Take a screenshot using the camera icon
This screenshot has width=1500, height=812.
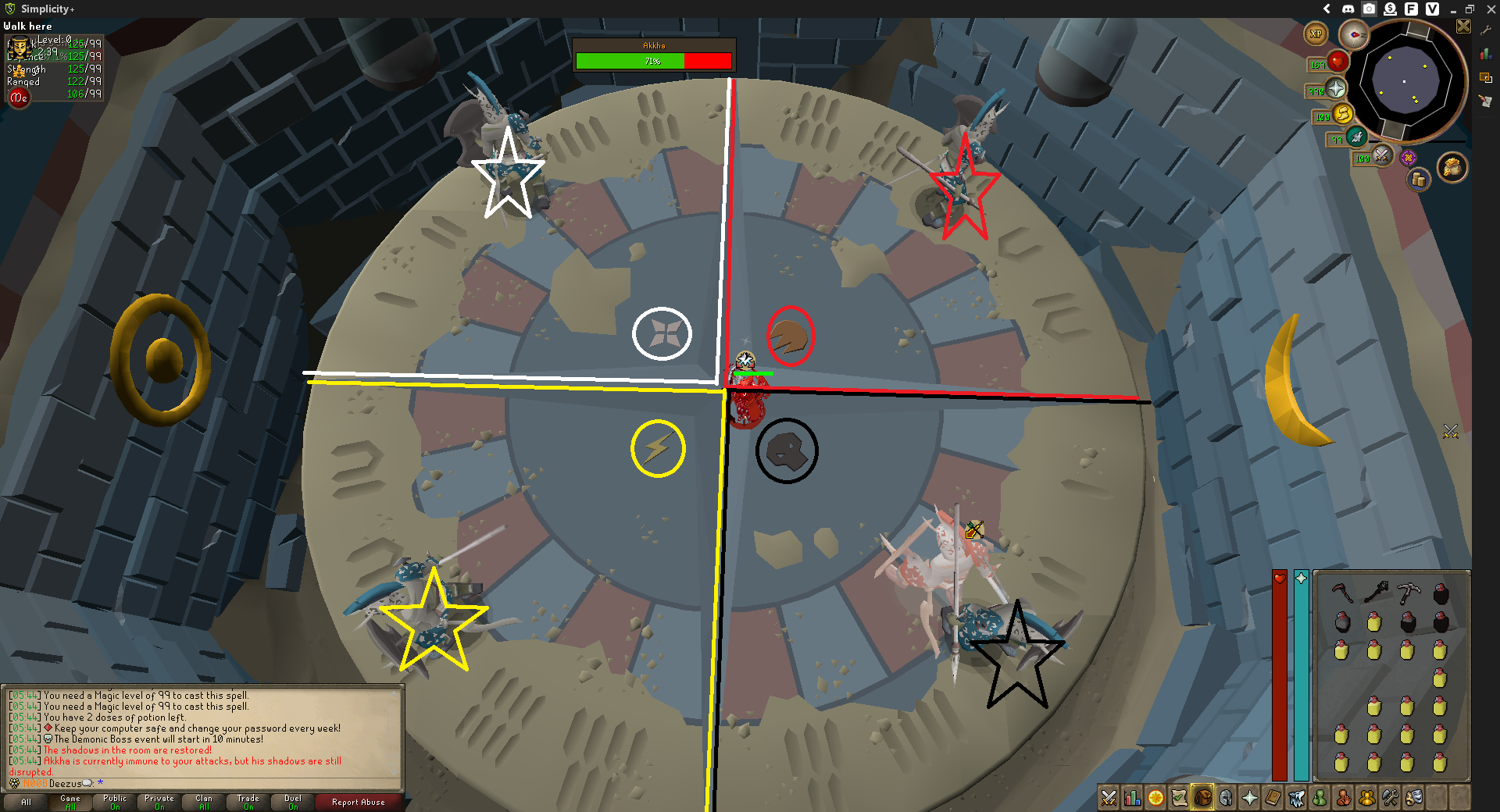click(1369, 9)
